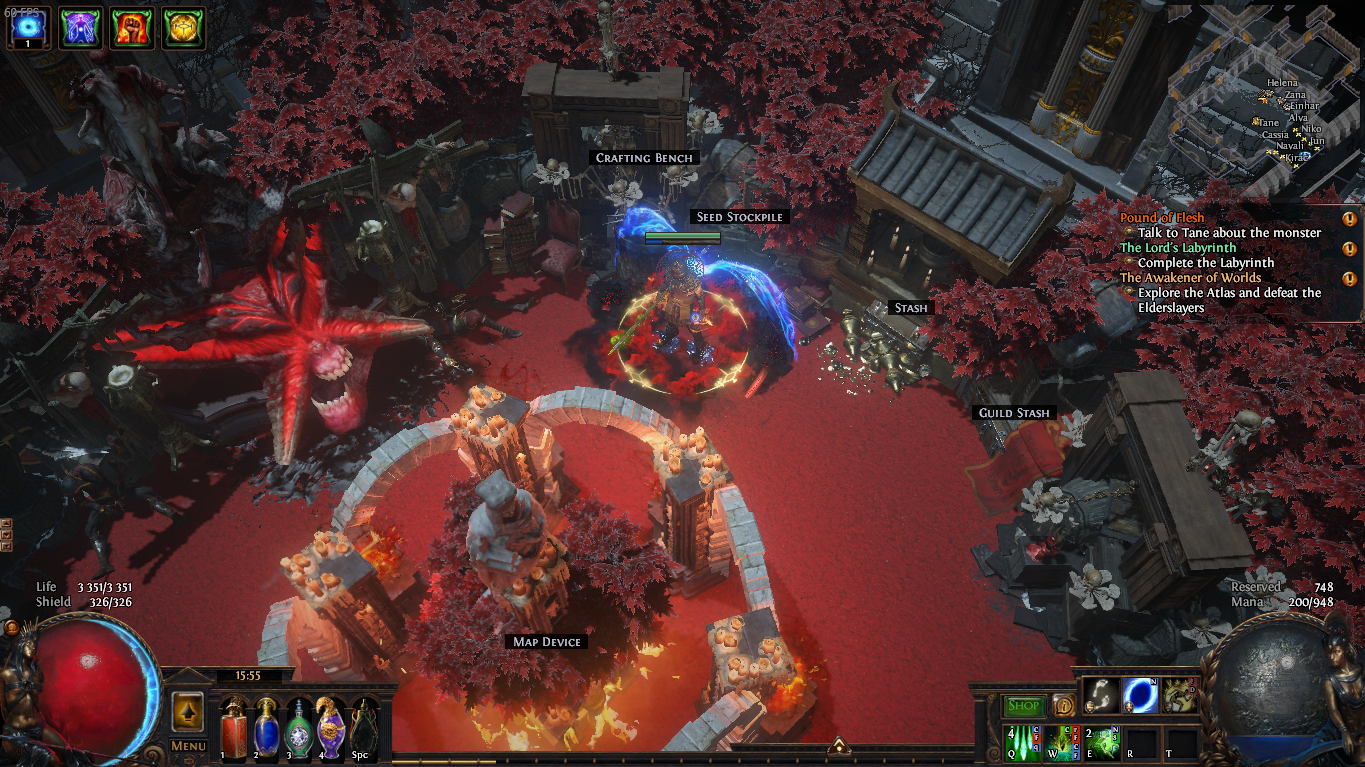Select the Pound of Flesh quest entry
Screen dimensions: 1365x767
pyautogui.click(x=1162, y=218)
